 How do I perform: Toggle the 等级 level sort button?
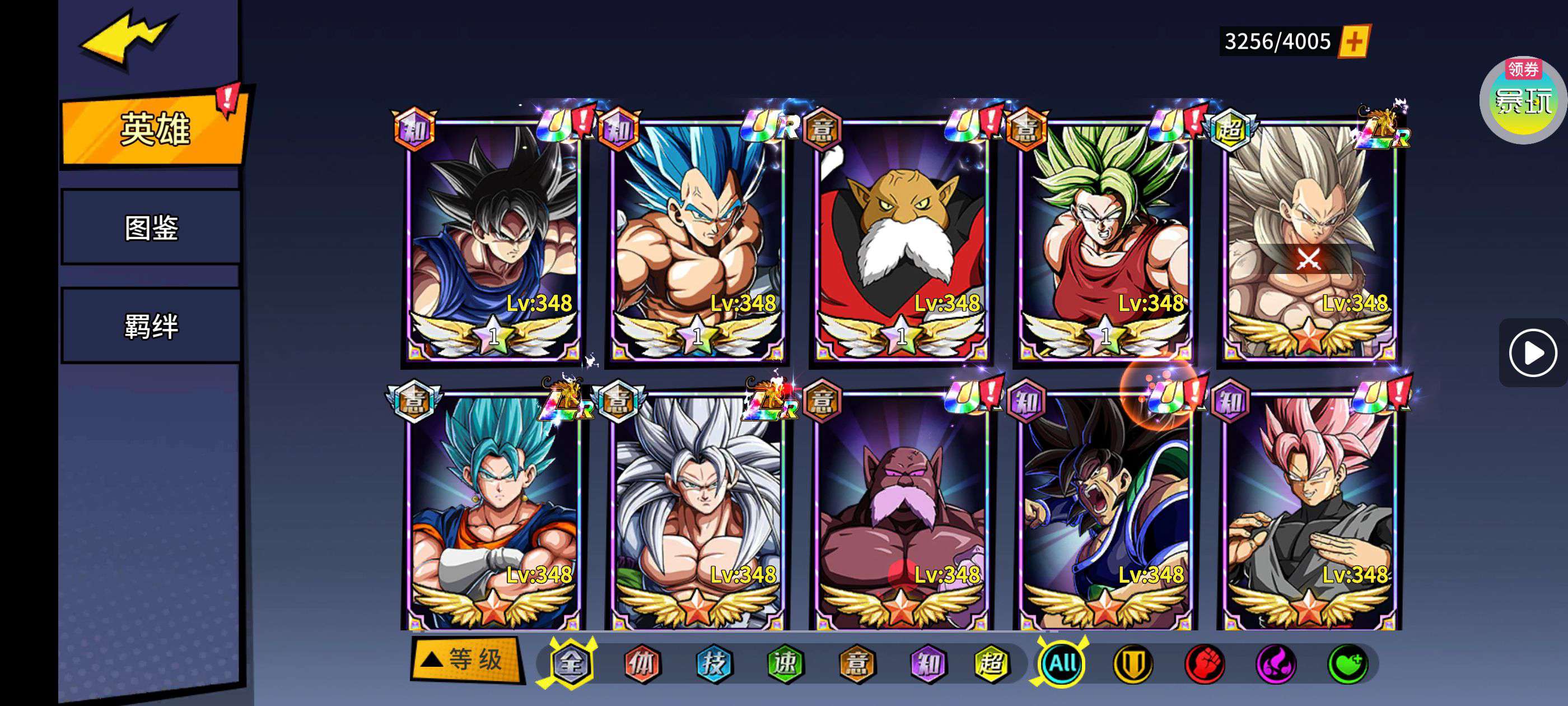pos(467,659)
